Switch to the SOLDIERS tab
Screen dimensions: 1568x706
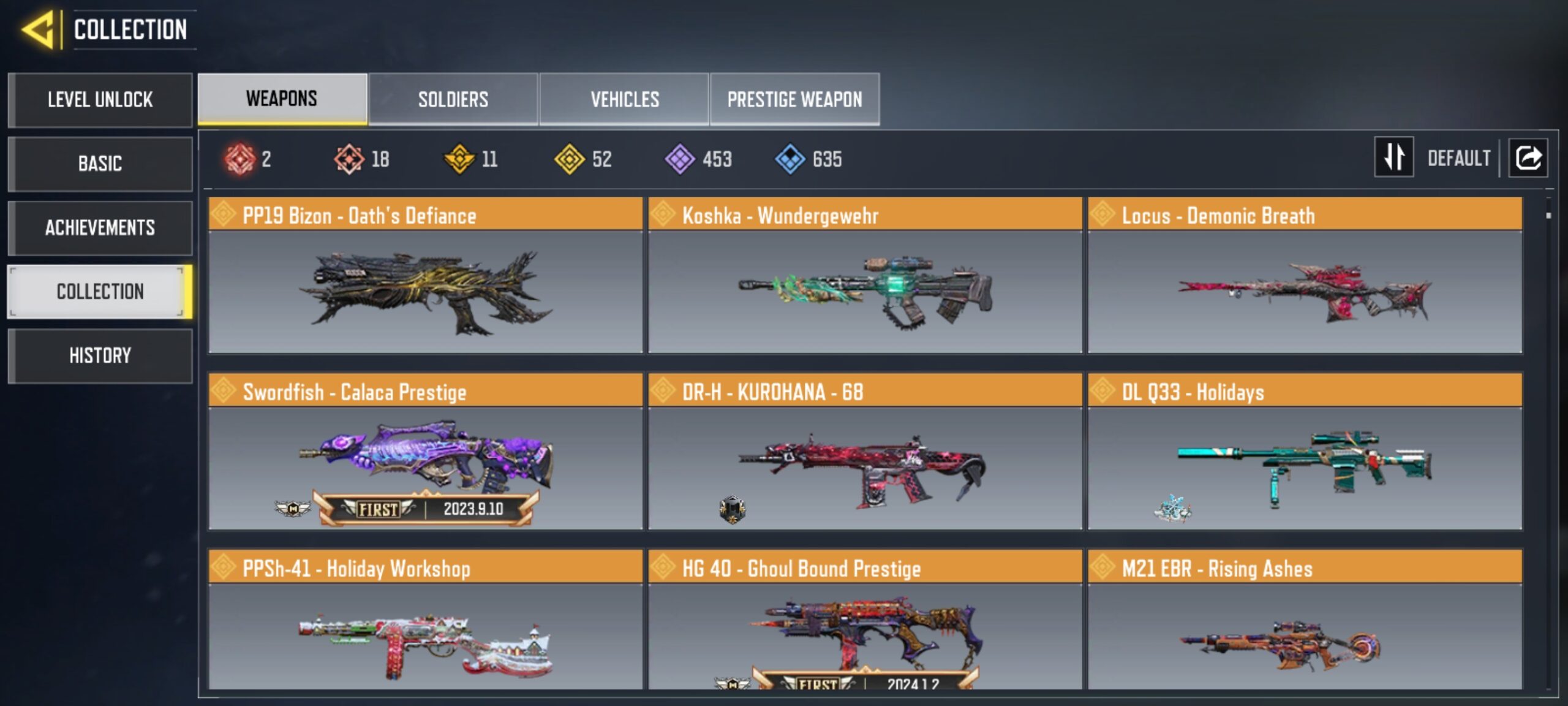[x=453, y=99]
